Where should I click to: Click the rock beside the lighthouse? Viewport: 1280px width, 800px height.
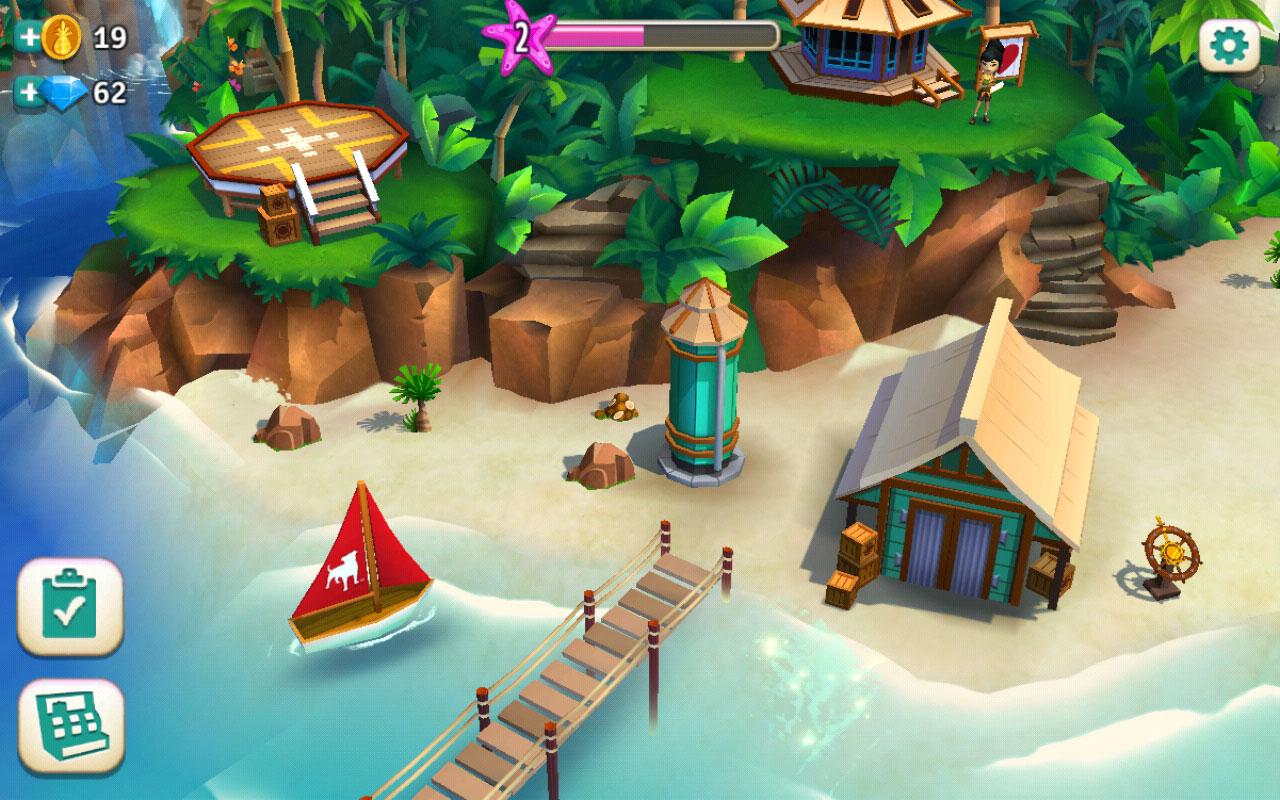598,467
